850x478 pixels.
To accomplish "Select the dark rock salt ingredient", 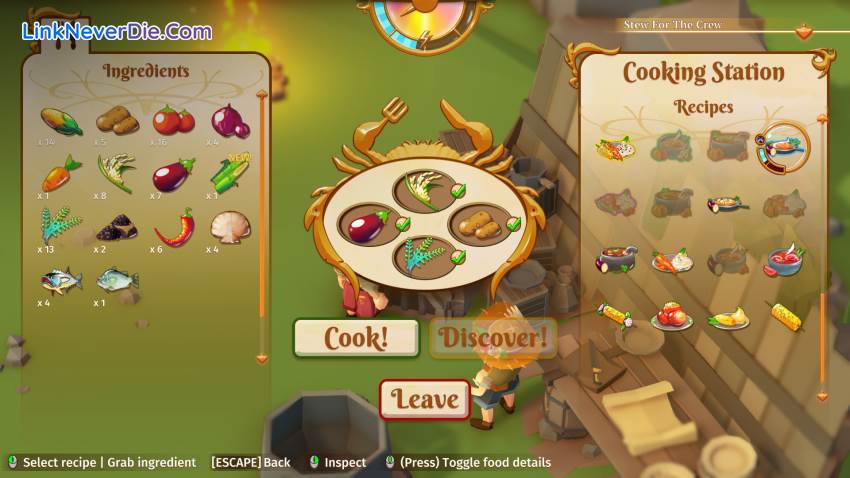I will pos(116,227).
